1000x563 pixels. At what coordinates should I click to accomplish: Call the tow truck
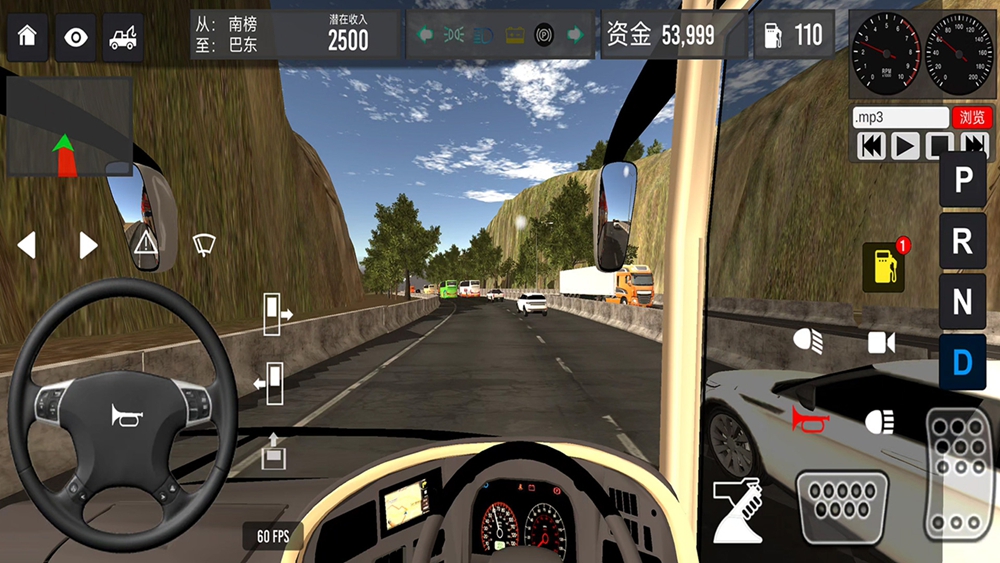coord(123,37)
